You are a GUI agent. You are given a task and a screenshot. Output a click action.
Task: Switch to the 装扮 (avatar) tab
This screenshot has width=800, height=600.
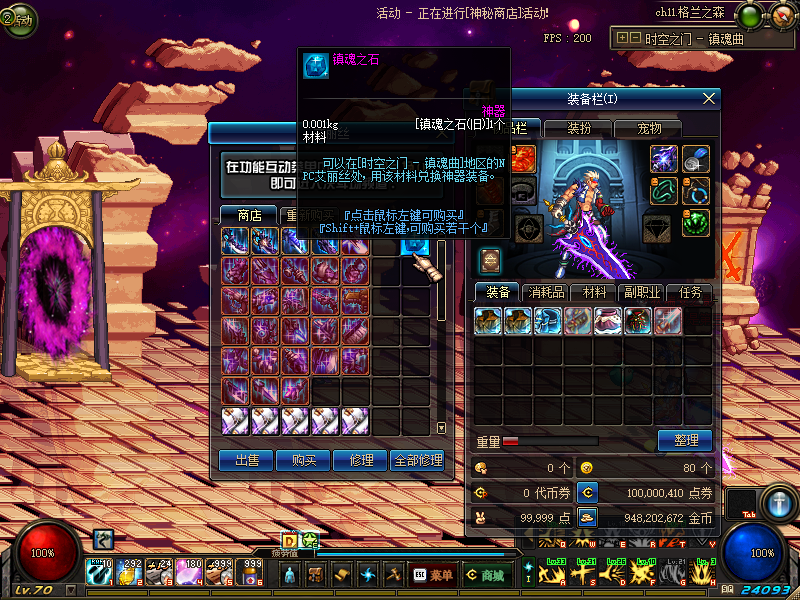tap(579, 128)
